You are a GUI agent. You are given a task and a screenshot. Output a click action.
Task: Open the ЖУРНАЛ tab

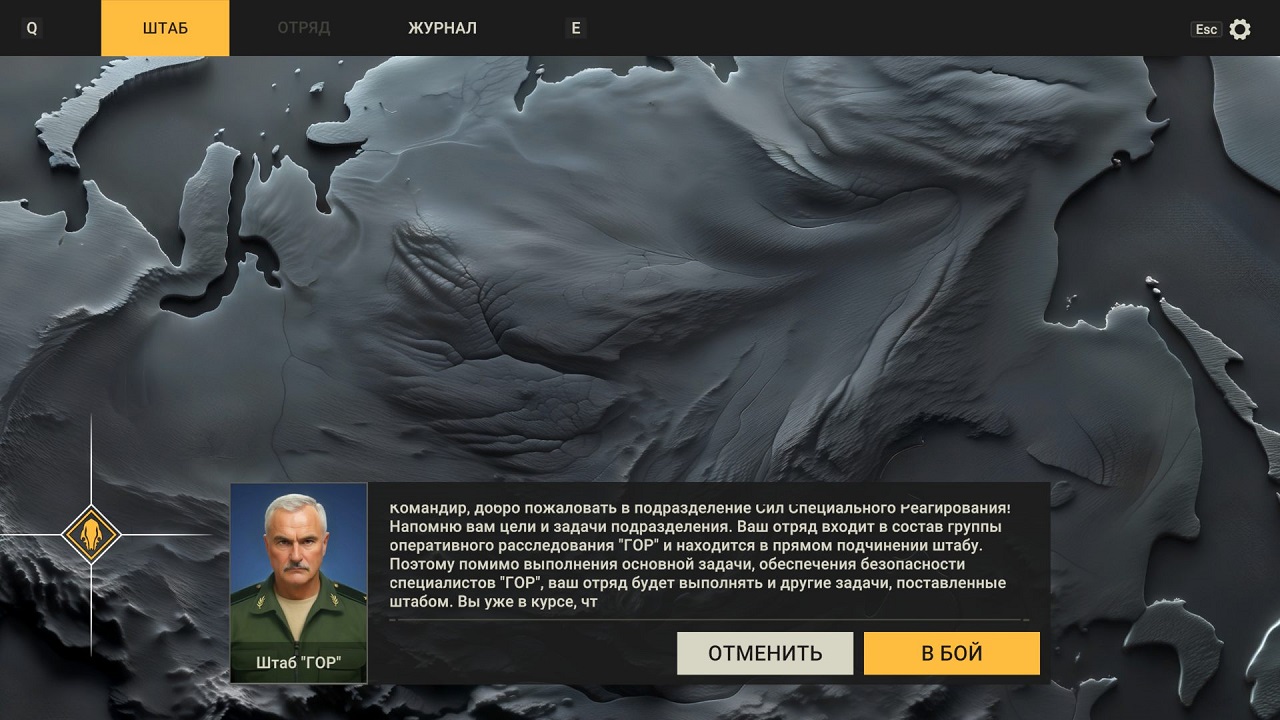pos(441,28)
